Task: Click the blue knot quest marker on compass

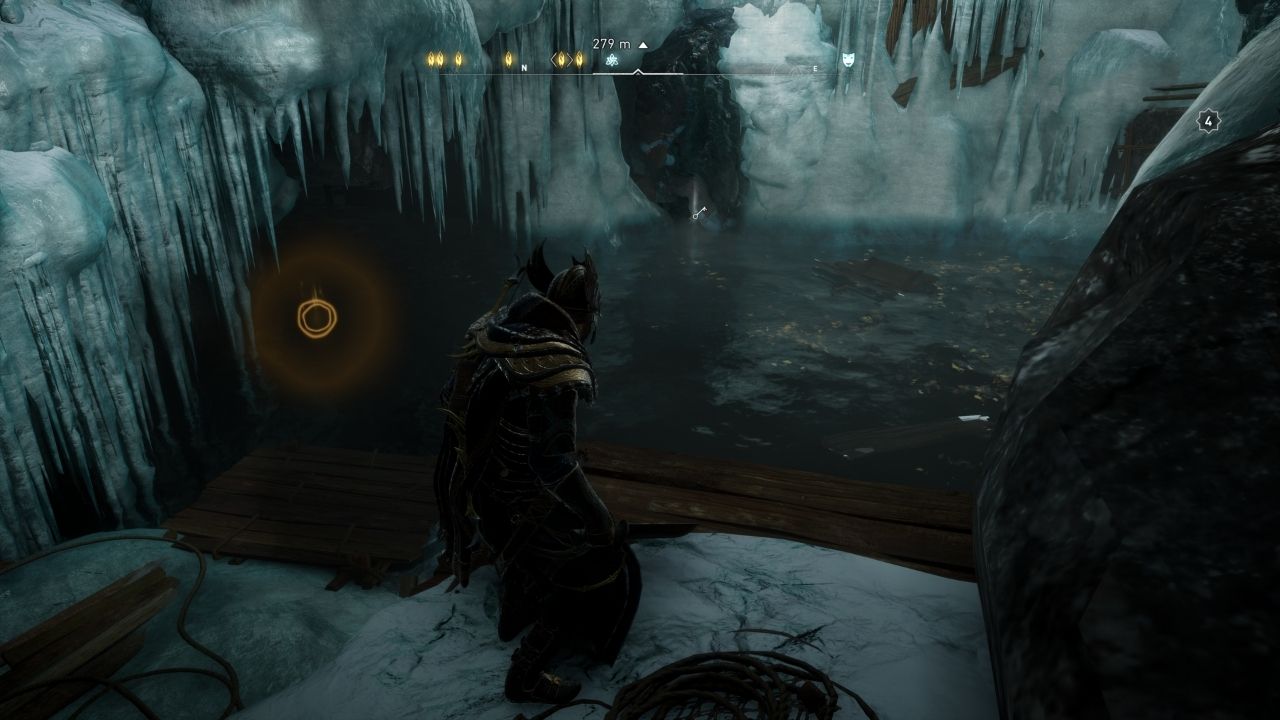Action: [x=613, y=60]
